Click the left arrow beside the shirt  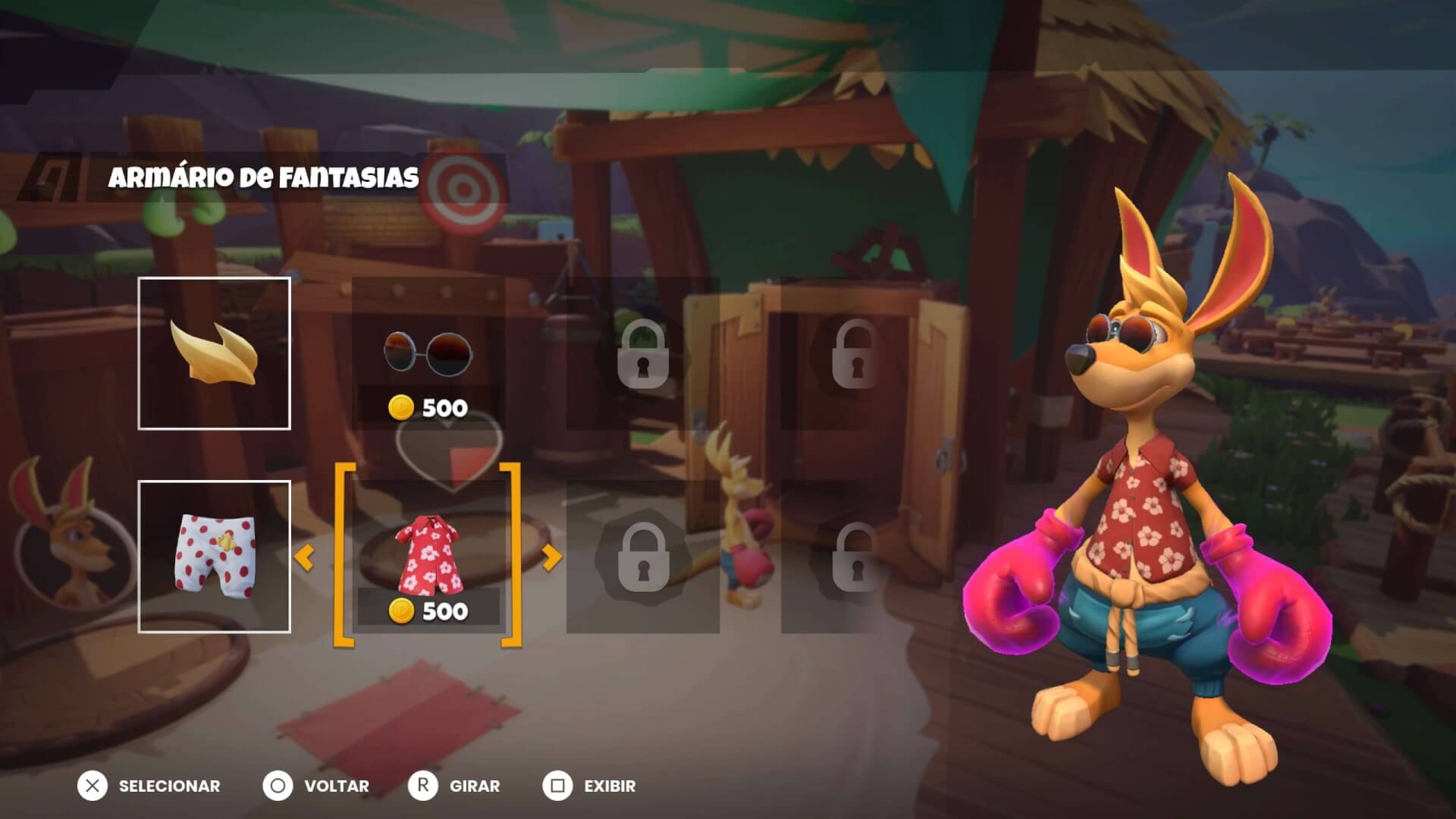[304, 559]
